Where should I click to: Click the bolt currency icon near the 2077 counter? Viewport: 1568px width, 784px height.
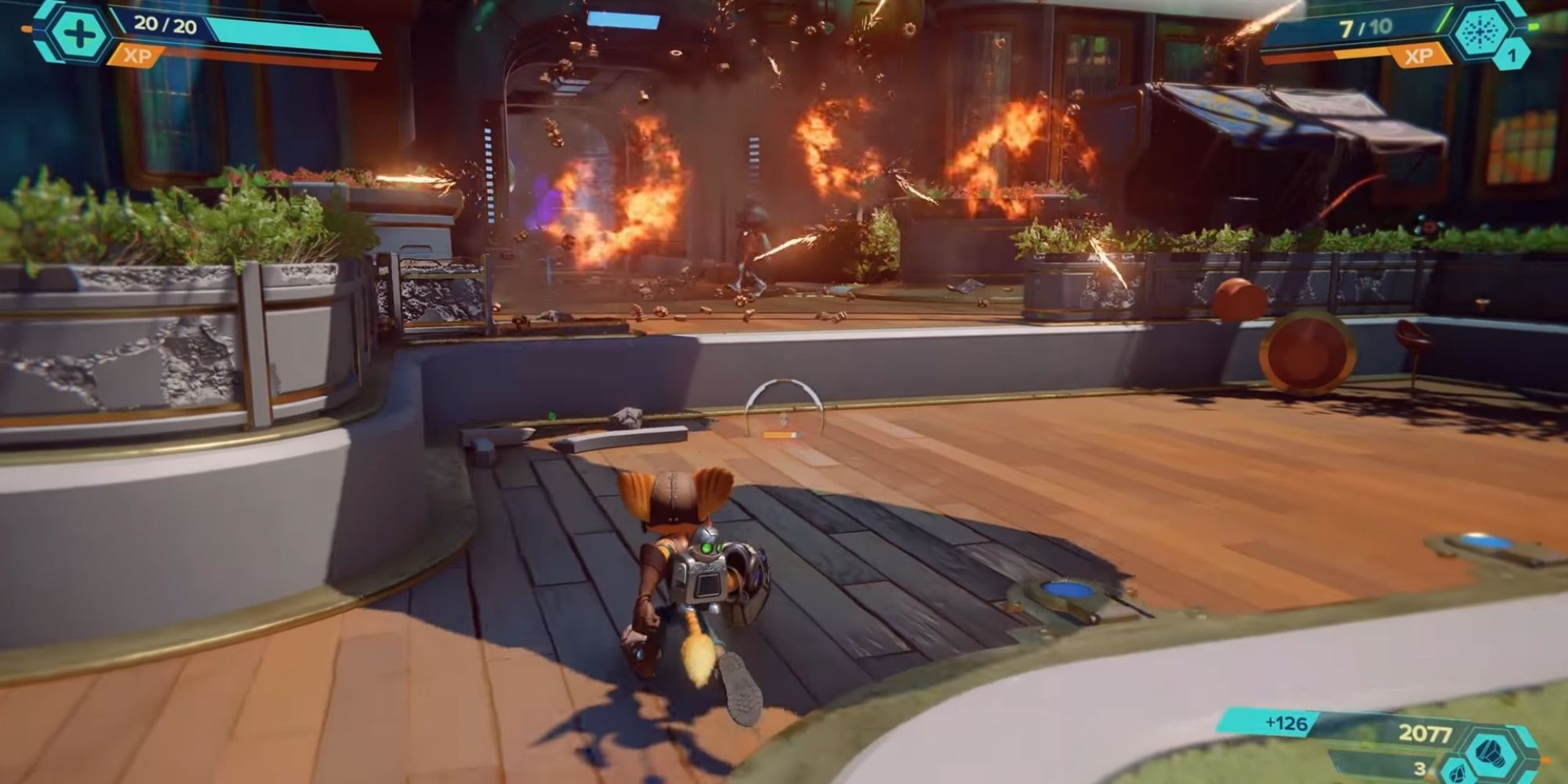1490,752
